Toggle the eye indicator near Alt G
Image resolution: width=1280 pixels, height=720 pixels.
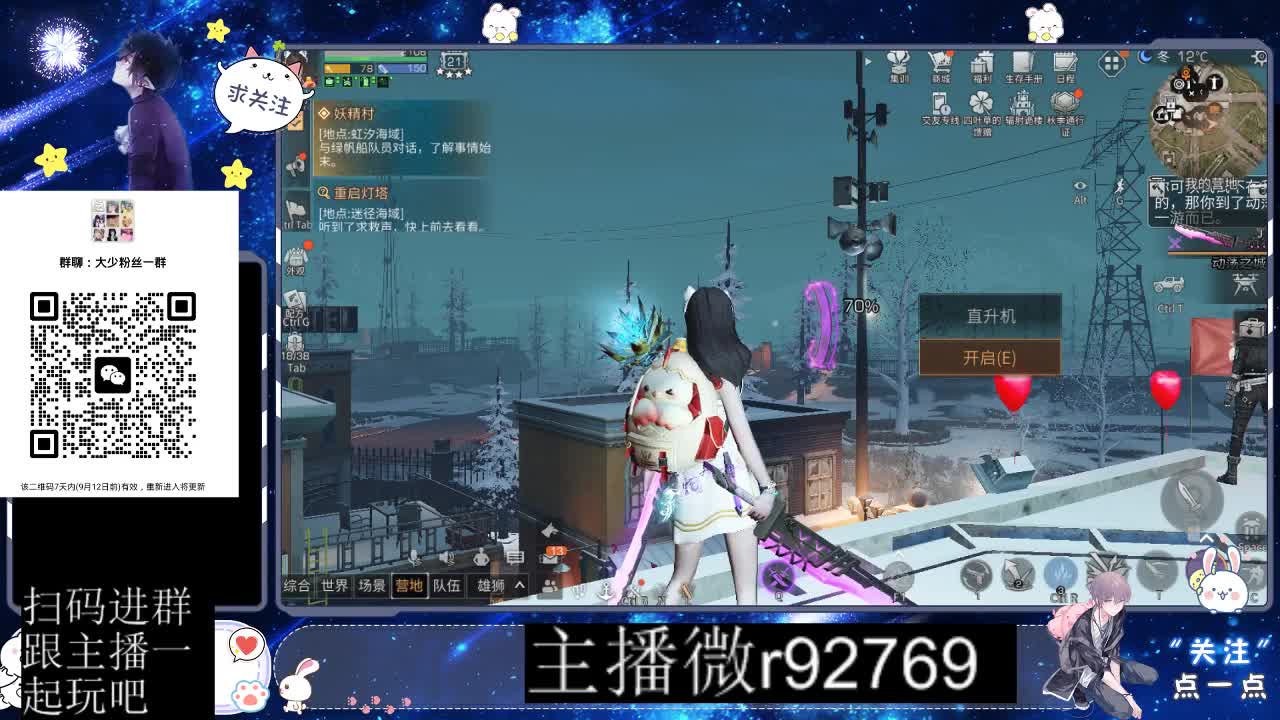point(1079,186)
